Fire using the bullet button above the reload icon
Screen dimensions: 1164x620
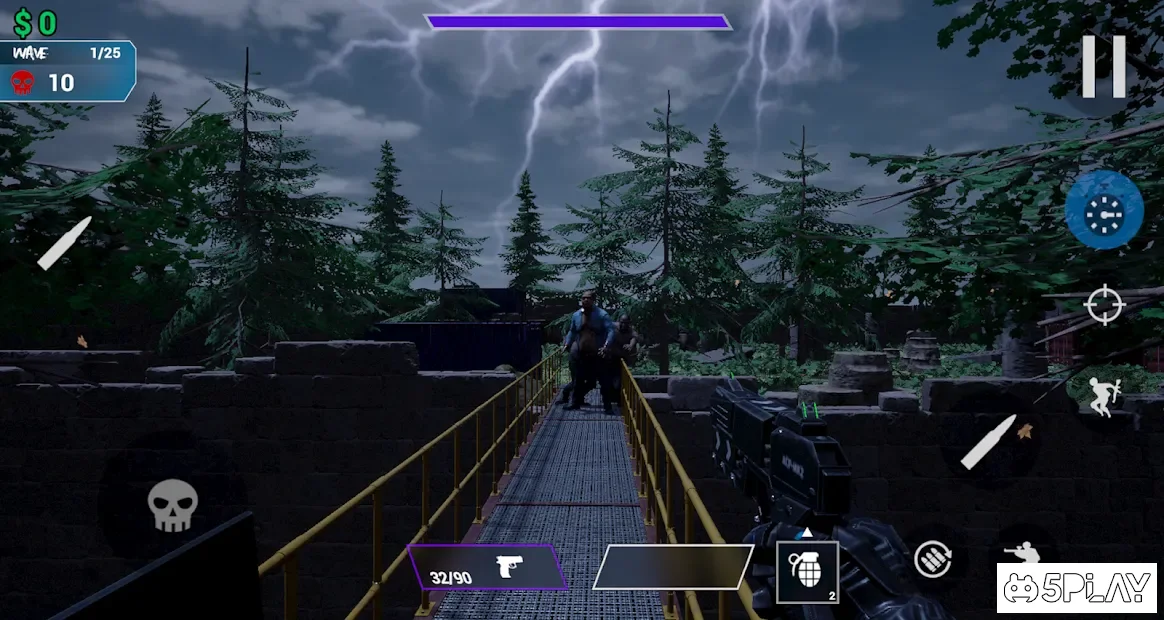[989, 441]
